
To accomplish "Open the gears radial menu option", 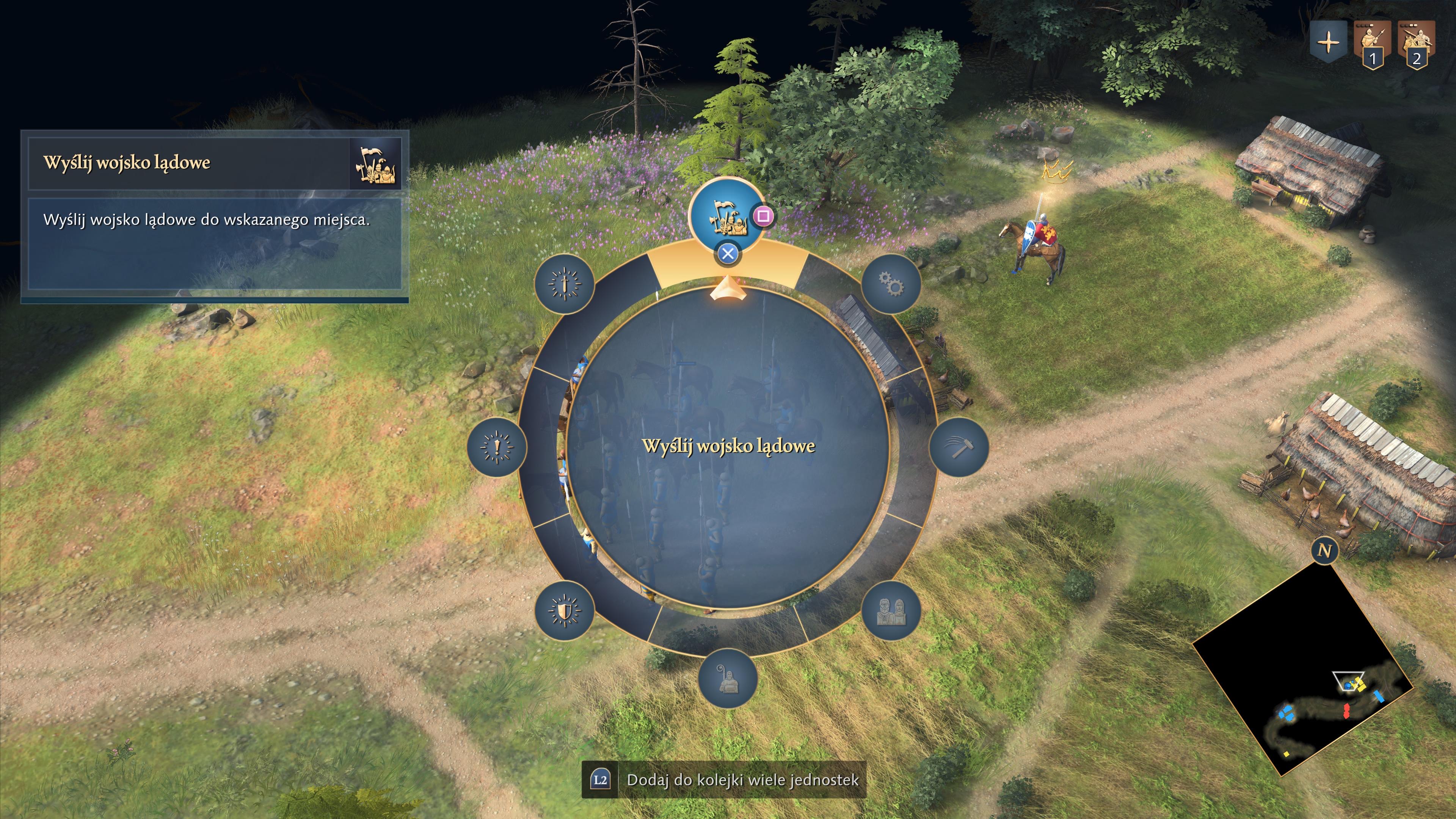I will (x=891, y=283).
